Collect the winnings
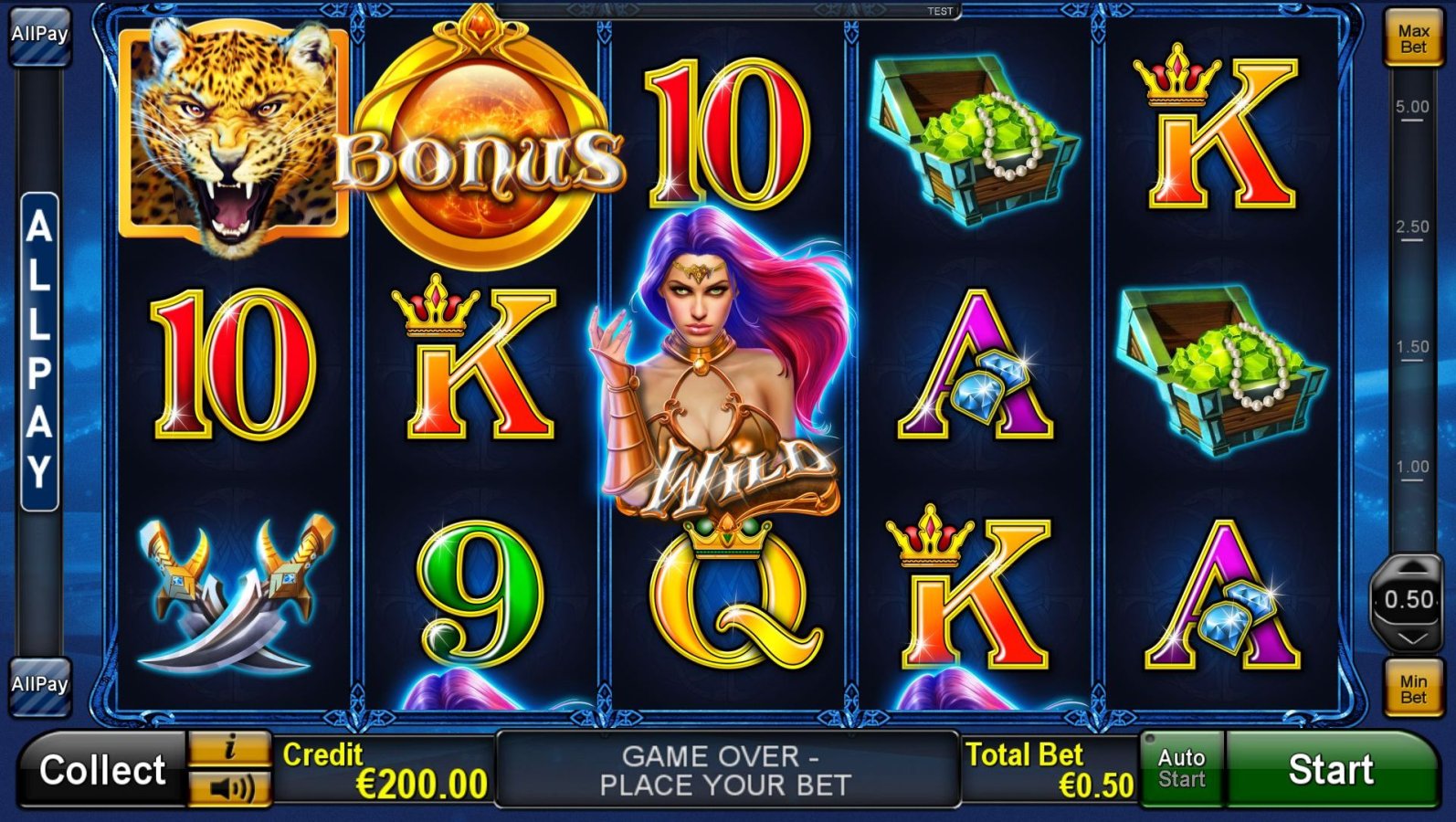 [101, 770]
